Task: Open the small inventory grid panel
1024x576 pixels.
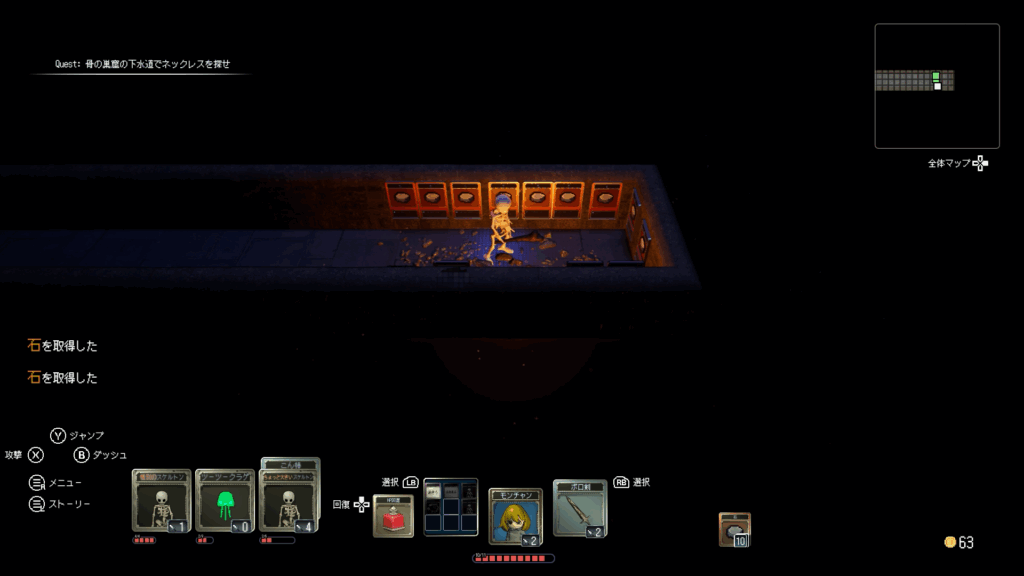Action: pyautogui.click(x=450, y=507)
